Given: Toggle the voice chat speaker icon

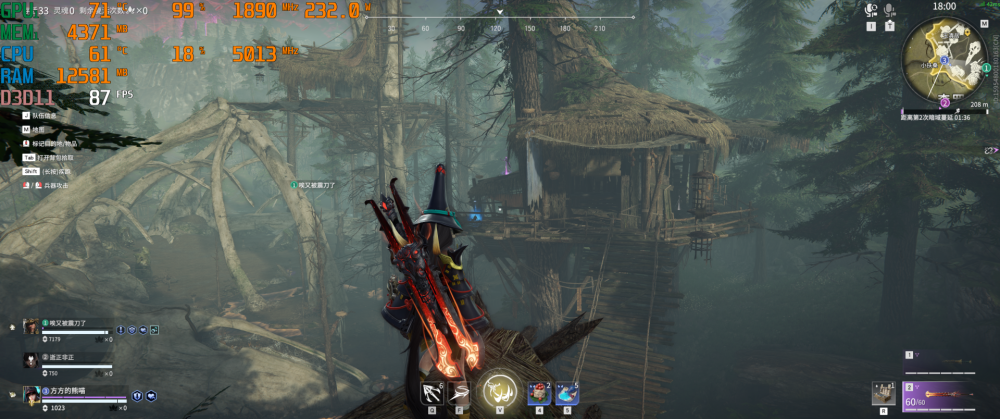Looking at the screenshot, I should coord(871,9).
